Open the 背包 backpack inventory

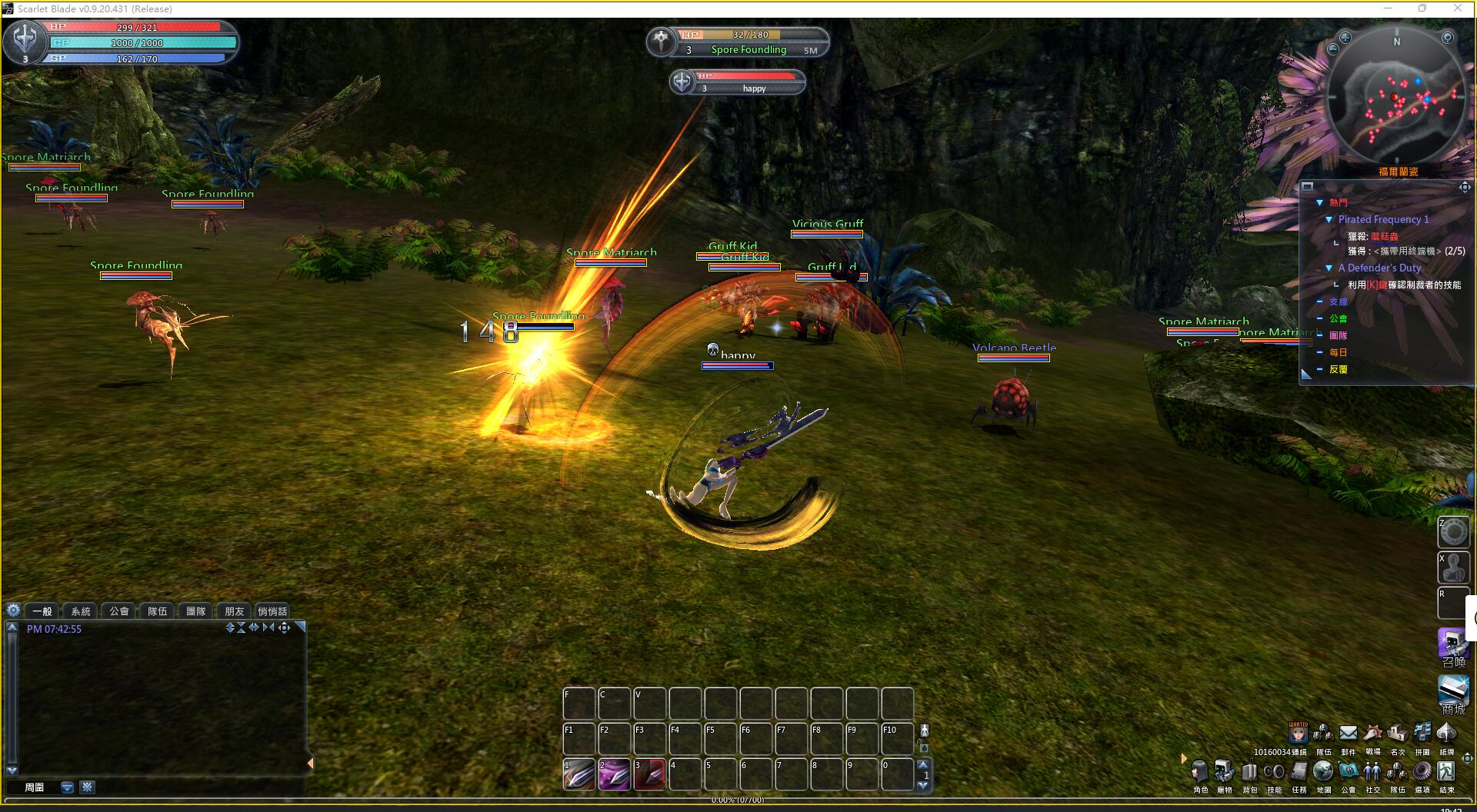tap(1249, 771)
